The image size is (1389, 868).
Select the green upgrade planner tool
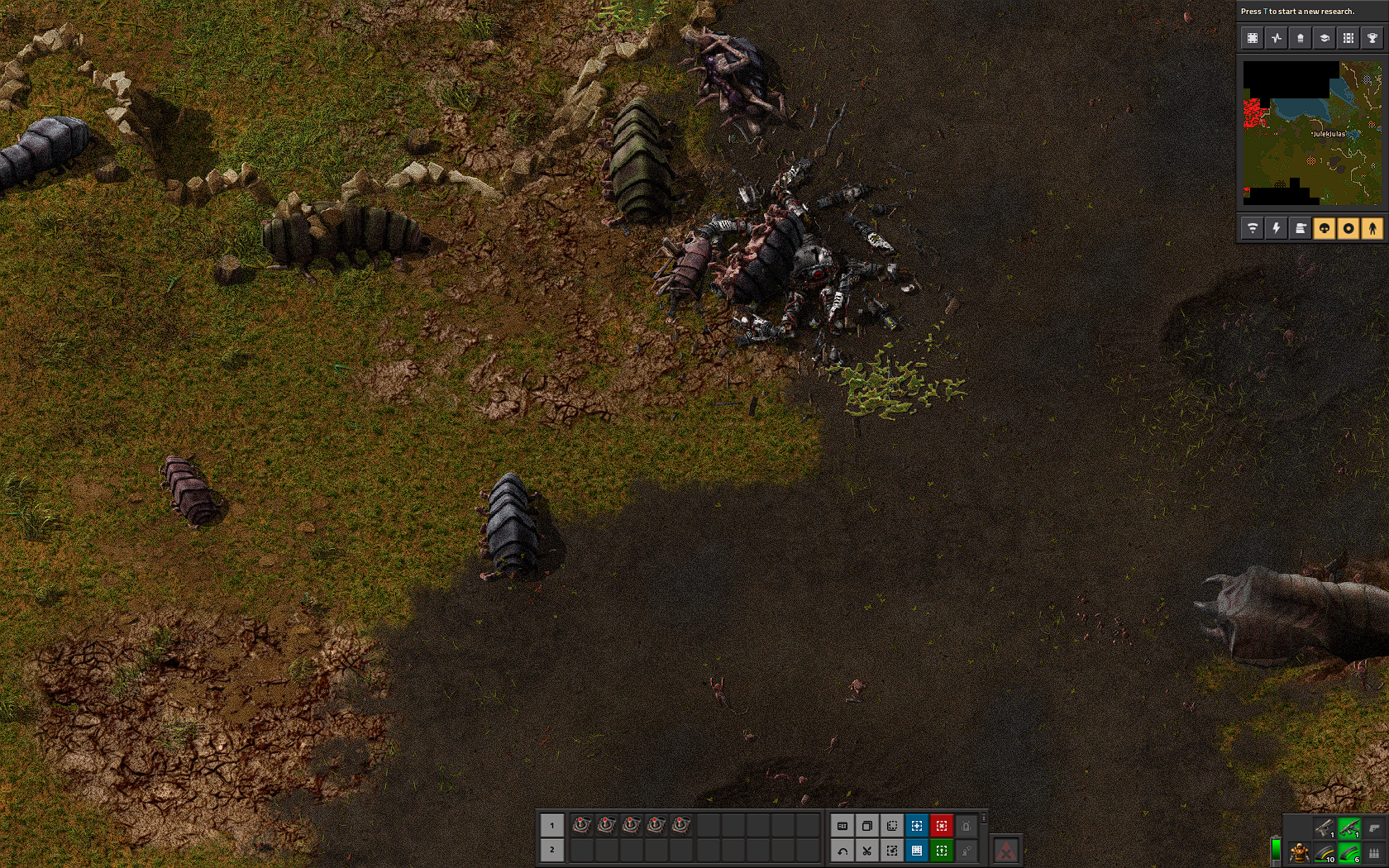(x=941, y=850)
